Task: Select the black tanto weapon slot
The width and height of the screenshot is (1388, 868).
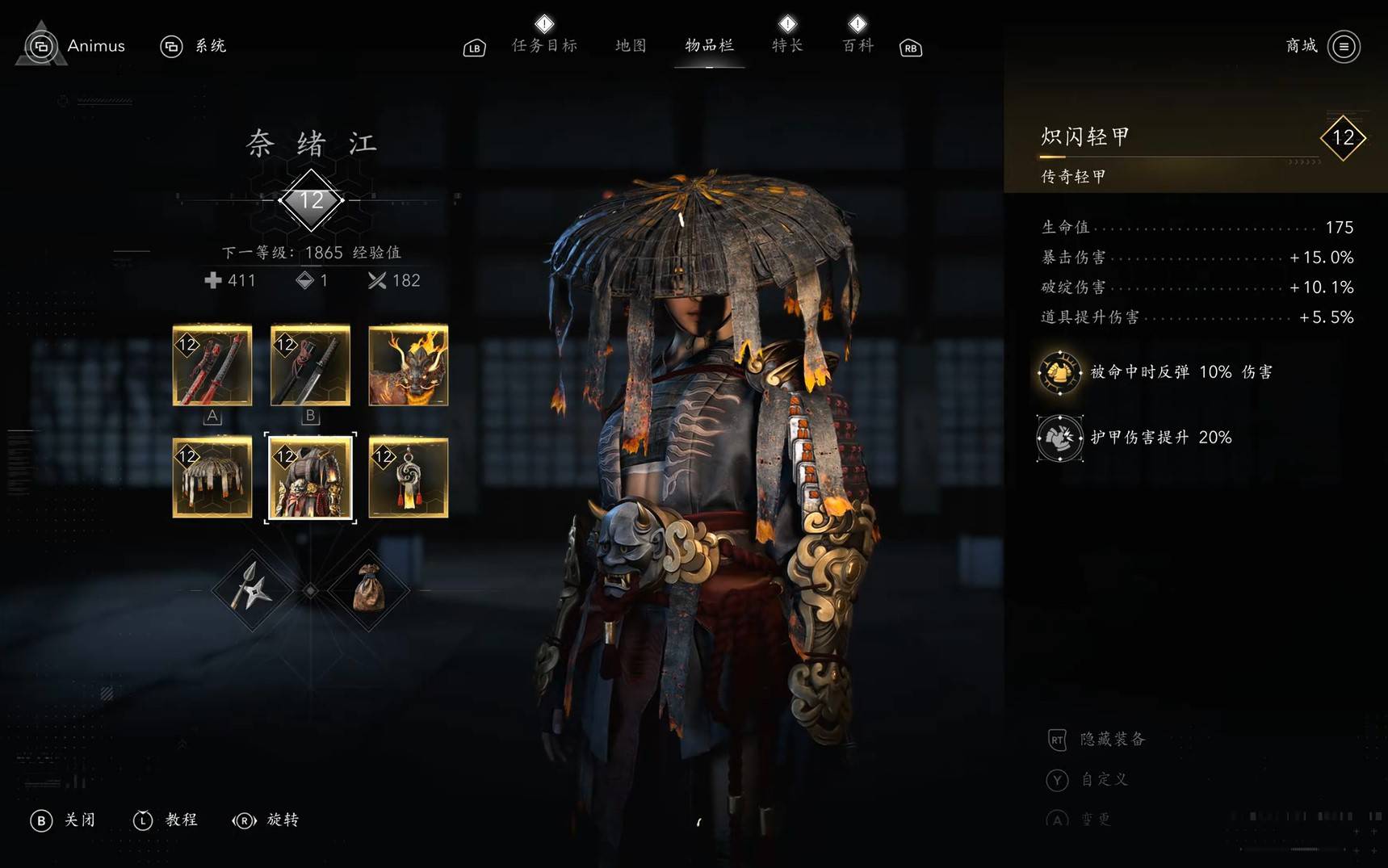Action: (310, 365)
